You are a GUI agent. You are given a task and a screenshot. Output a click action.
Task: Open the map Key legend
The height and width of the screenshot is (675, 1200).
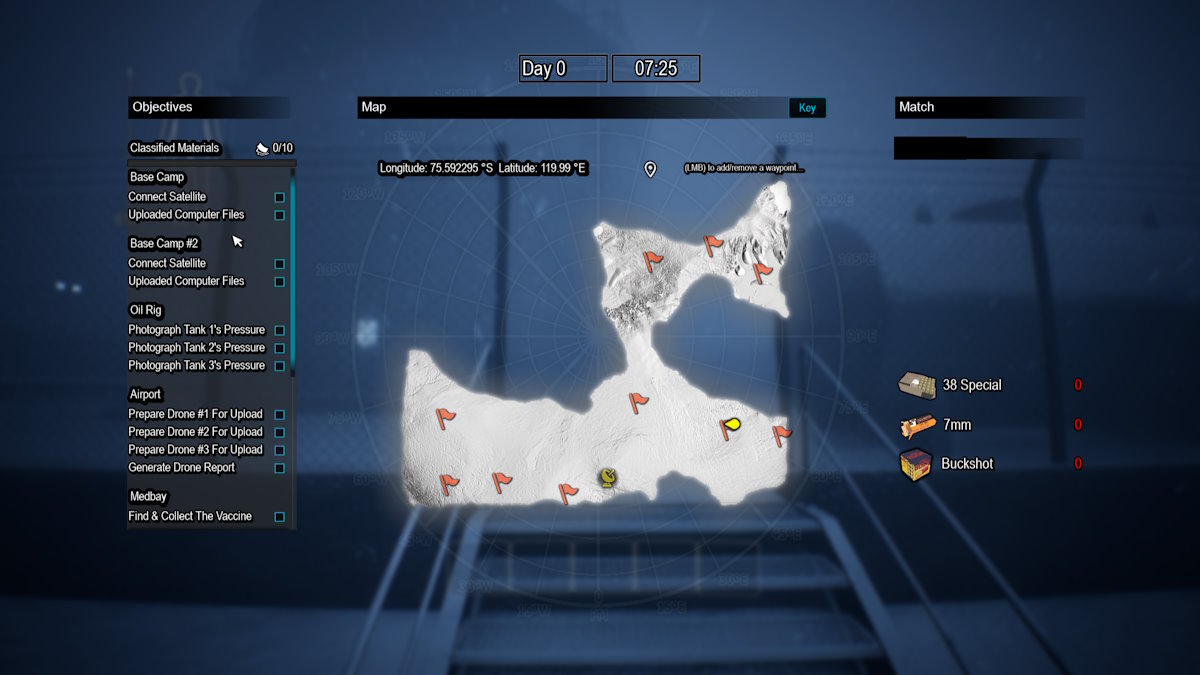point(807,108)
